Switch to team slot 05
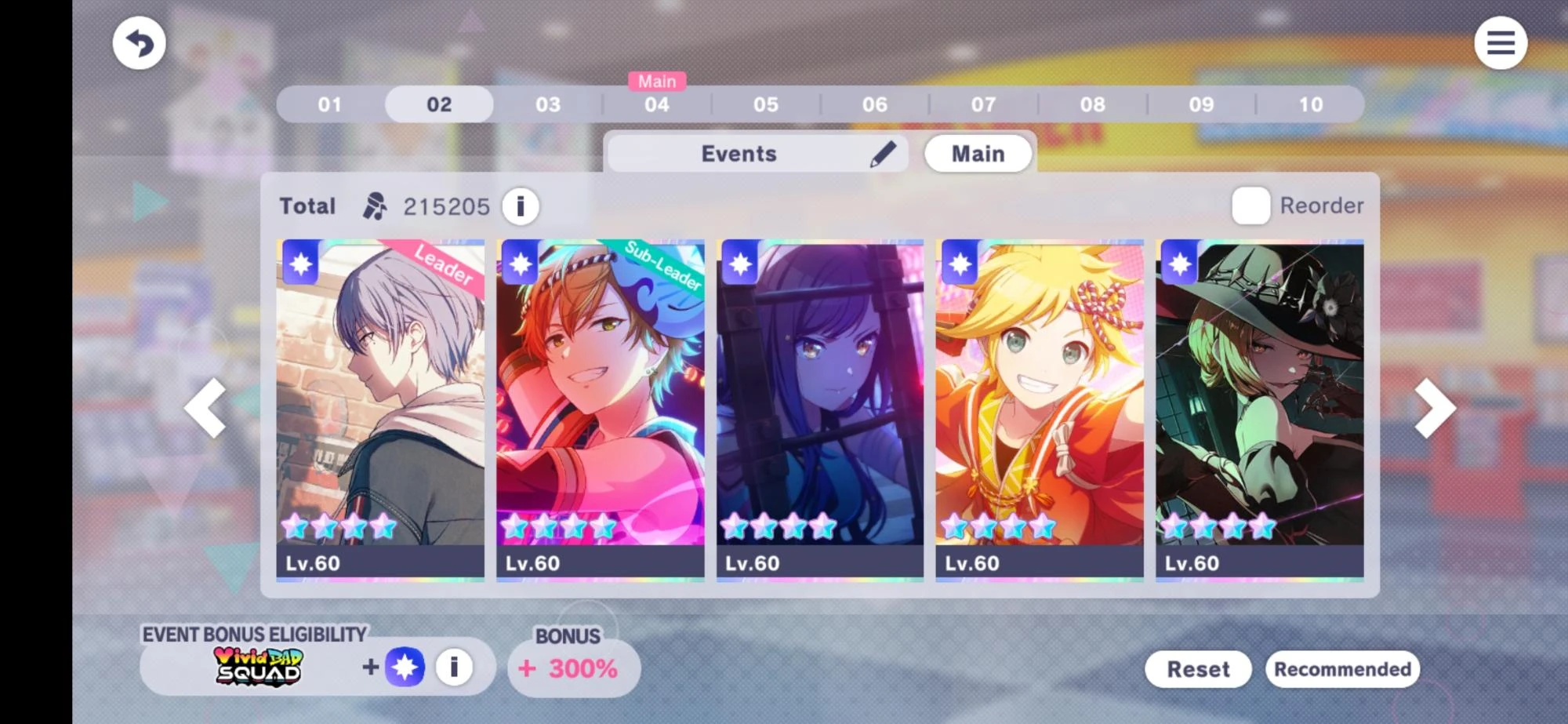Screen dimensions: 1568x724 [767, 104]
